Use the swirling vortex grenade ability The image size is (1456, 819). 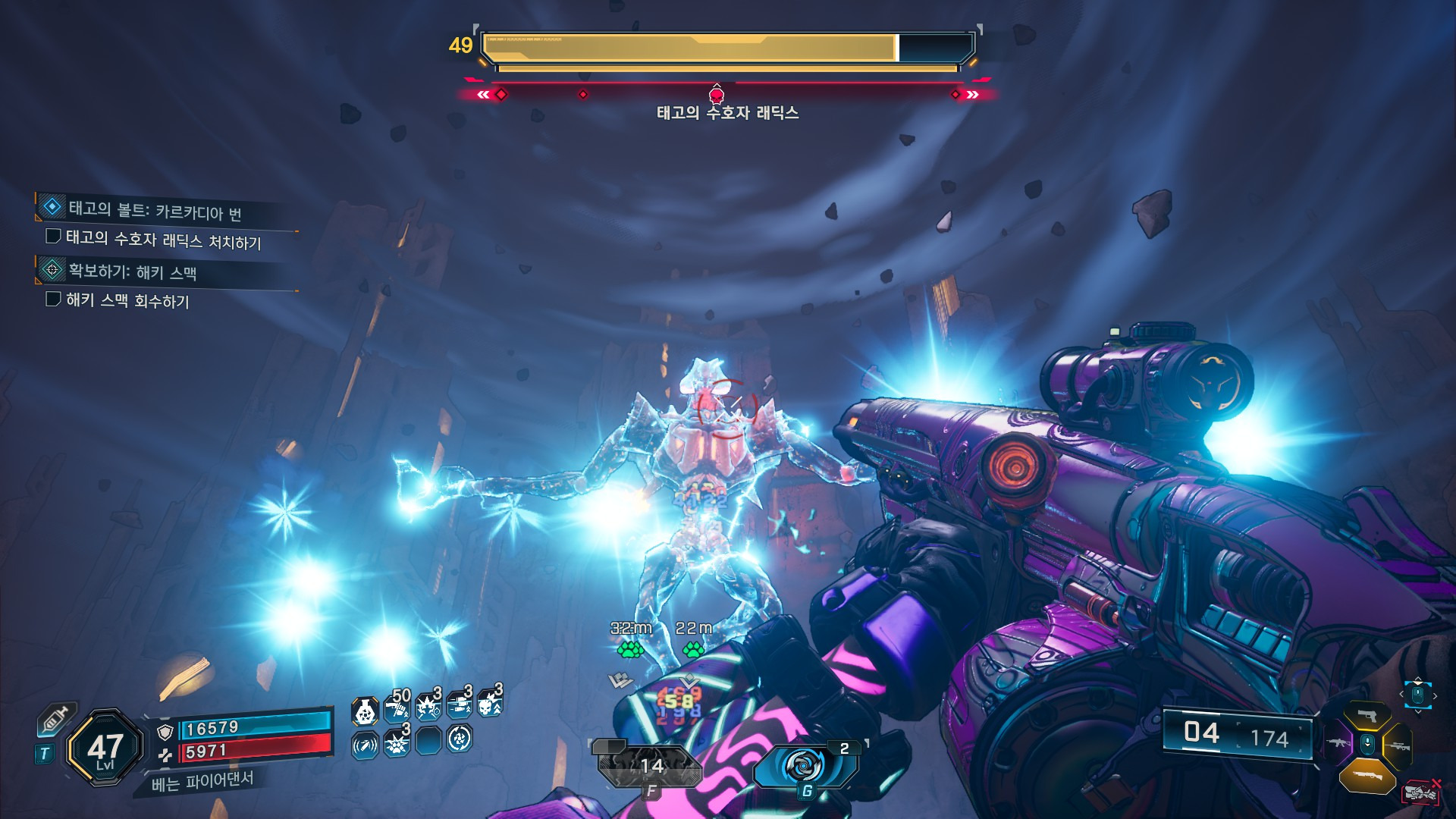tap(804, 766)
